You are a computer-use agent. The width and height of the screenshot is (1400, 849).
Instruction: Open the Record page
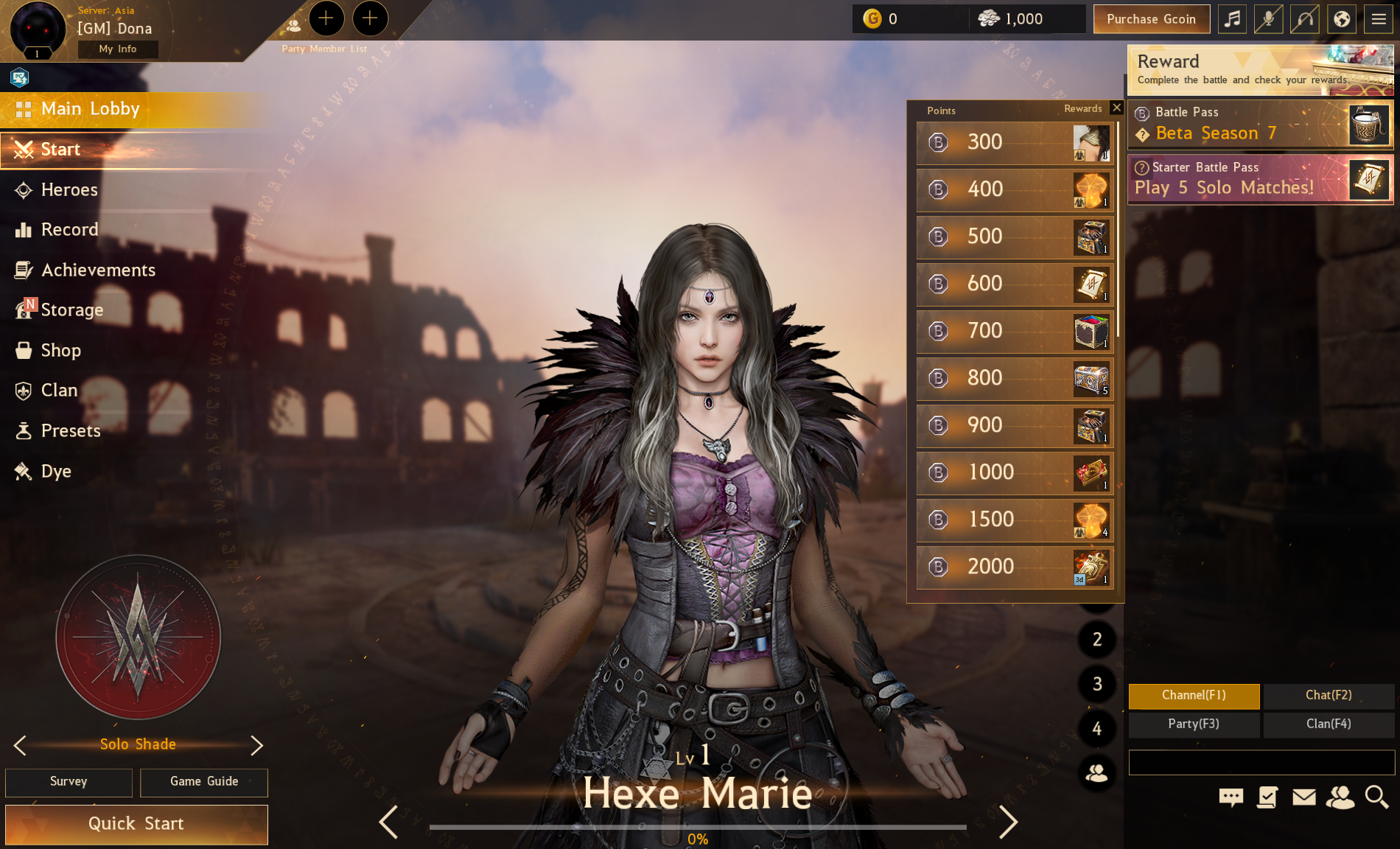pos(69,230)
